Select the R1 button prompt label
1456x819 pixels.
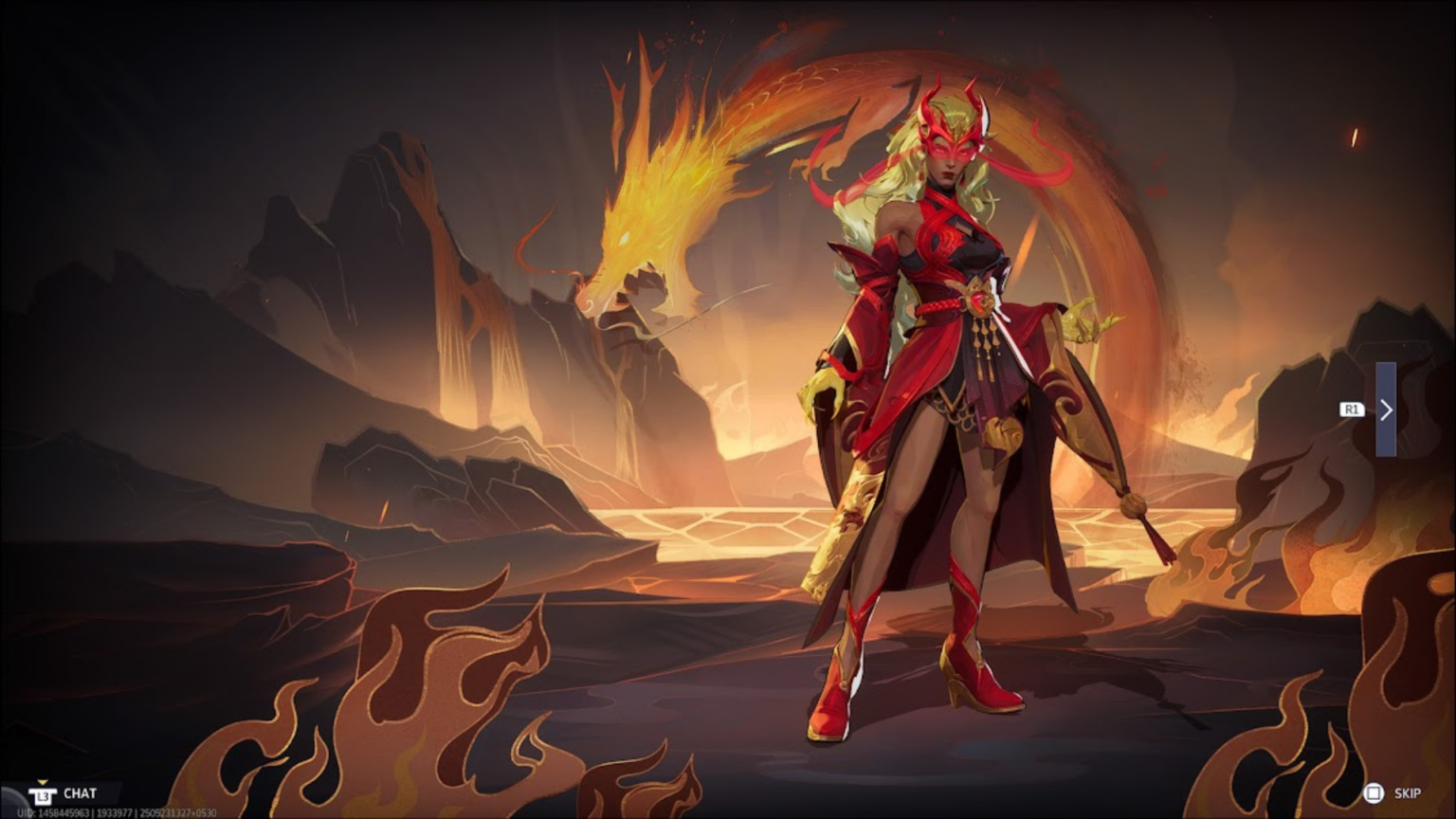click(1351, 409)
